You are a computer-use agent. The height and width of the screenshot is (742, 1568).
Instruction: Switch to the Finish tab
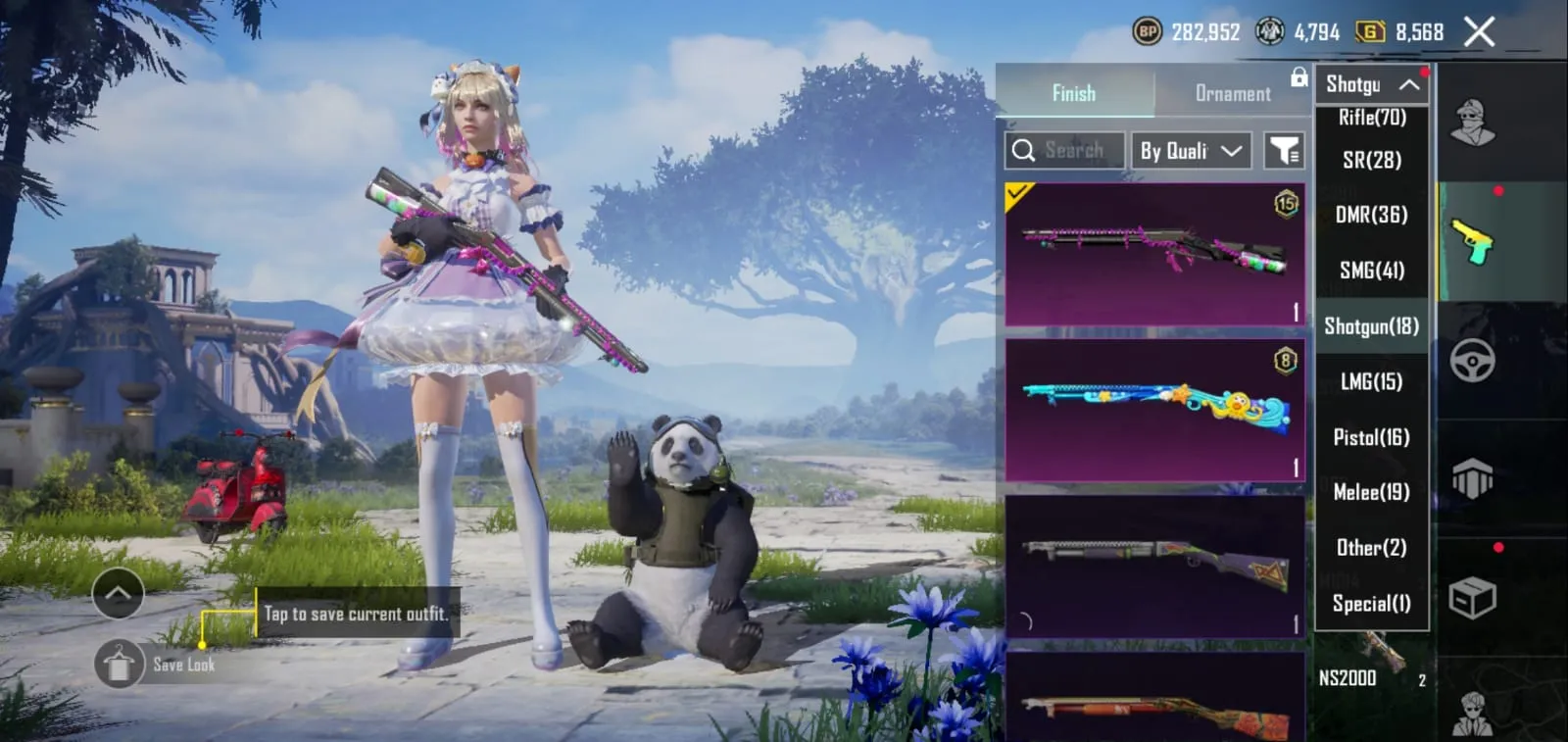(1074, 93)
